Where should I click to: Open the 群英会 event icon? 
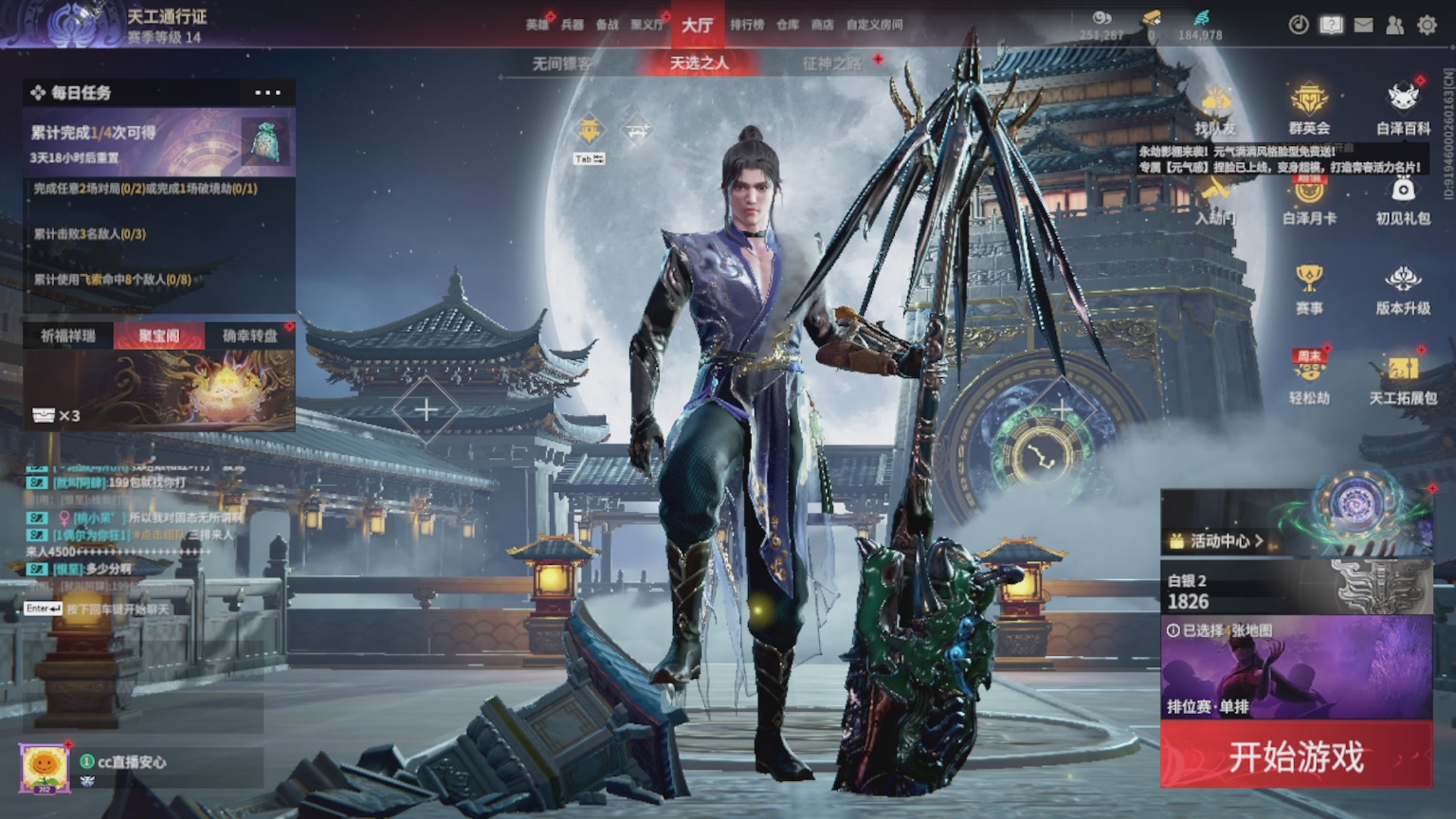pos(1309,108)
